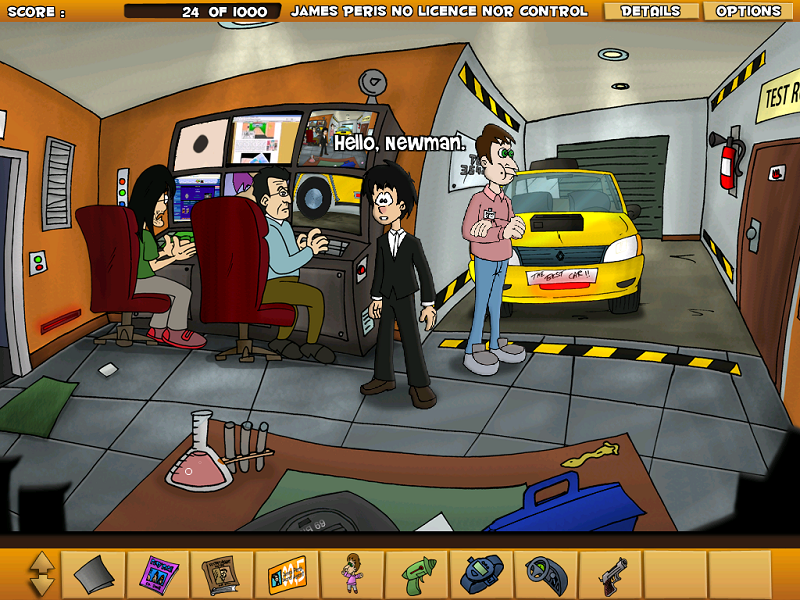Select the brown book inventory item
The width and height of the screenshot is (800, 600).
pos(222,575)
